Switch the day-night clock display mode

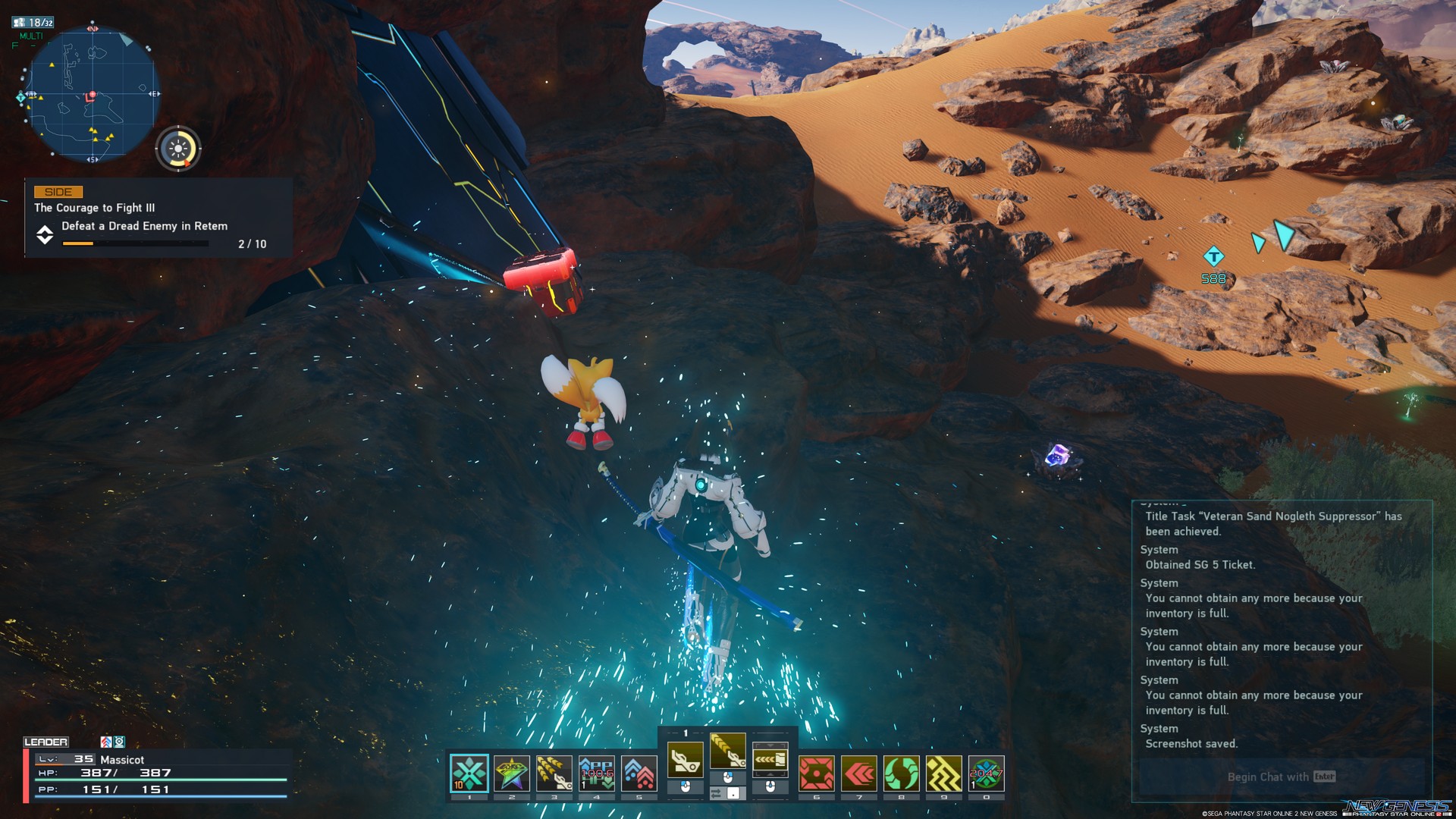click(179, 150)
